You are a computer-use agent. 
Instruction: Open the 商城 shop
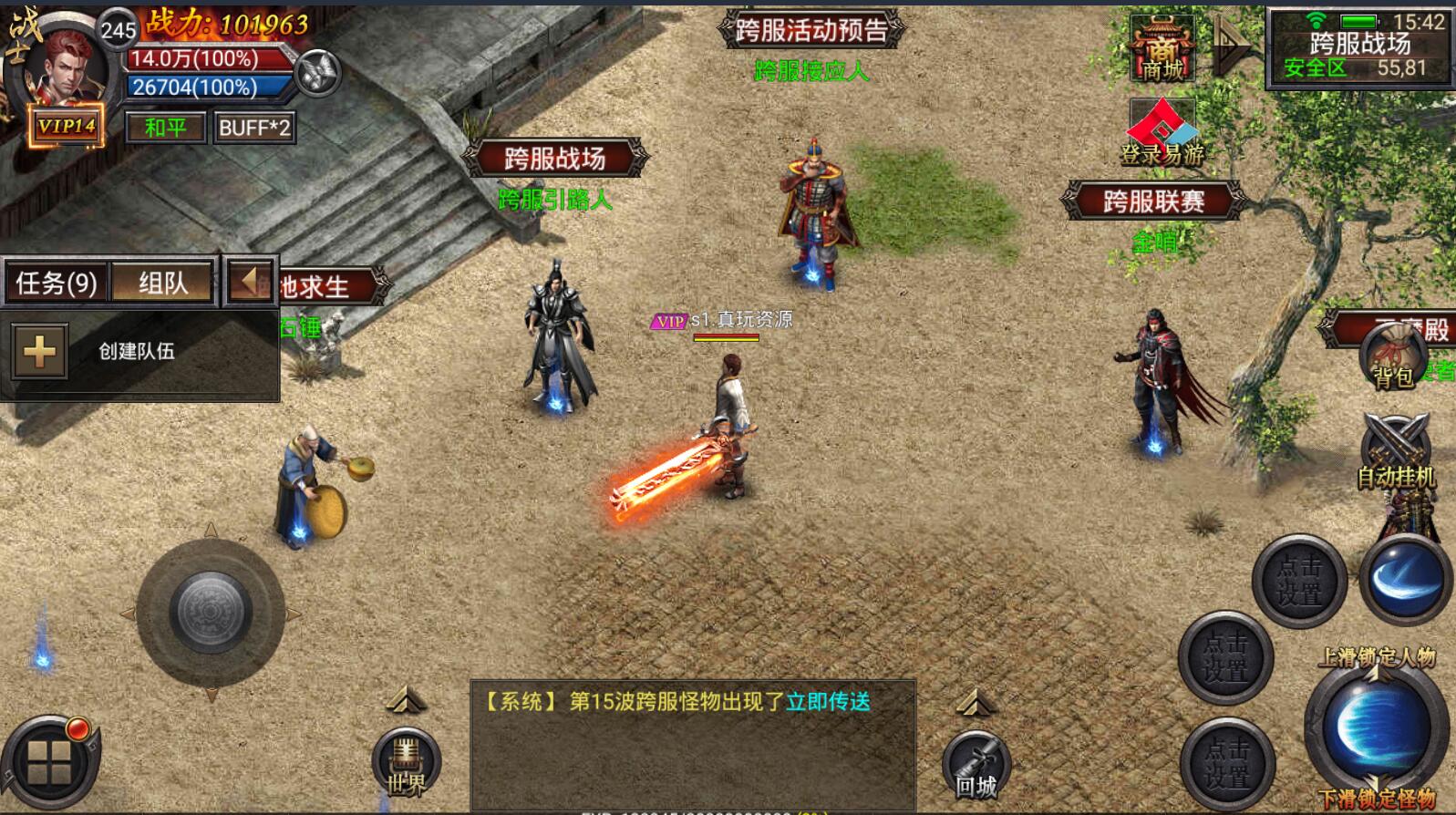pos(1162,50)
